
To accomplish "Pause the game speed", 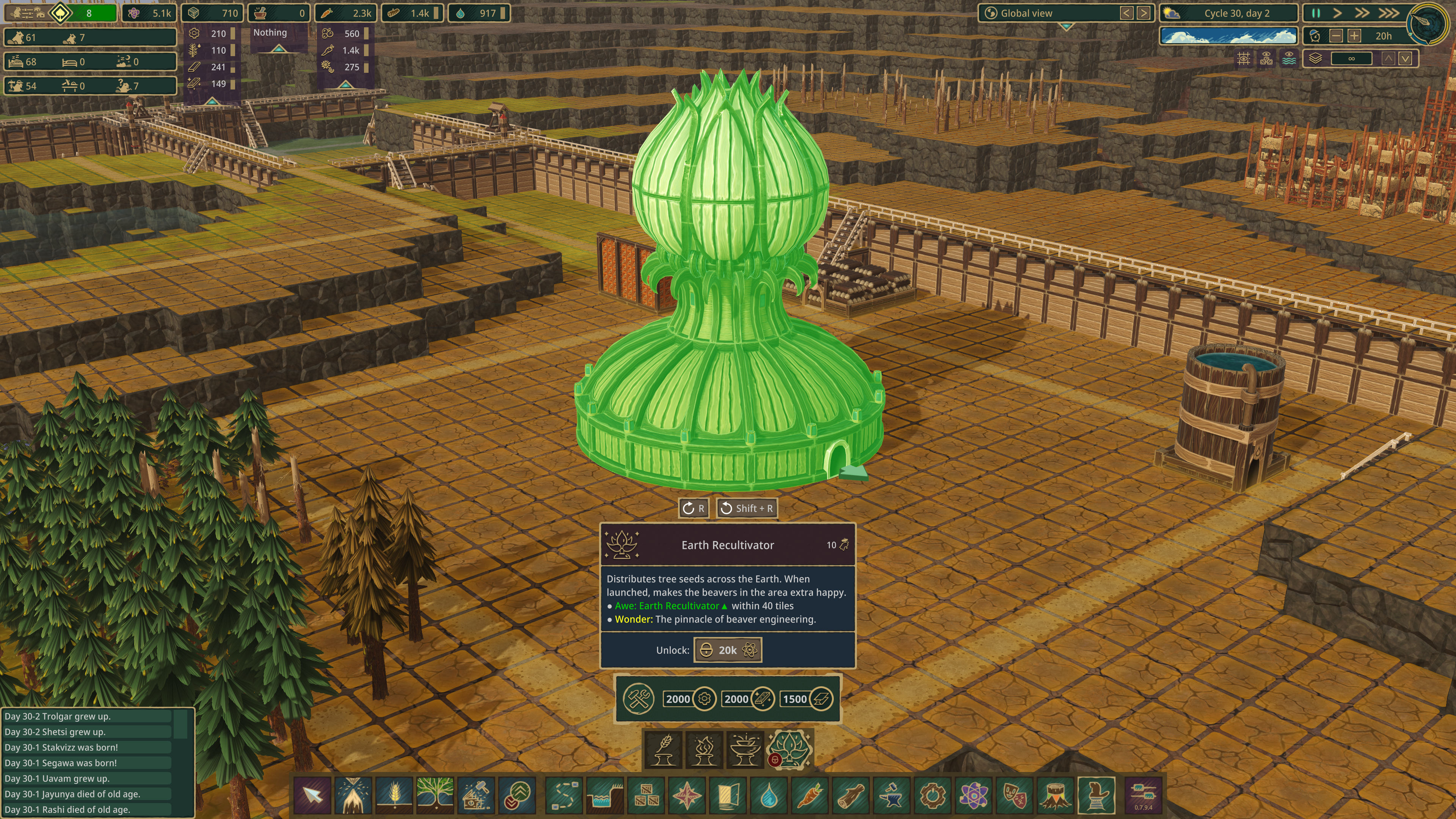I will click(1315, 13).
